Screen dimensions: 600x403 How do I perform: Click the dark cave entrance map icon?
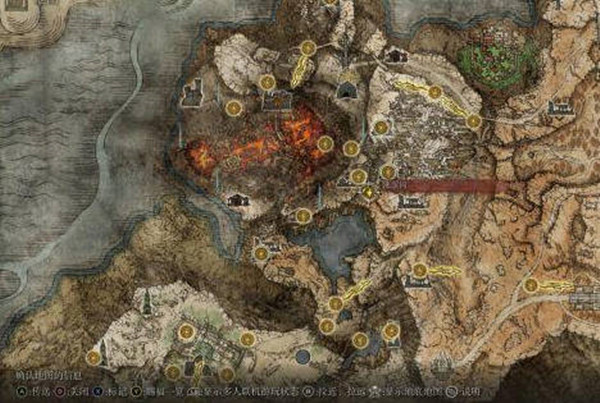[x=347, y=90]
